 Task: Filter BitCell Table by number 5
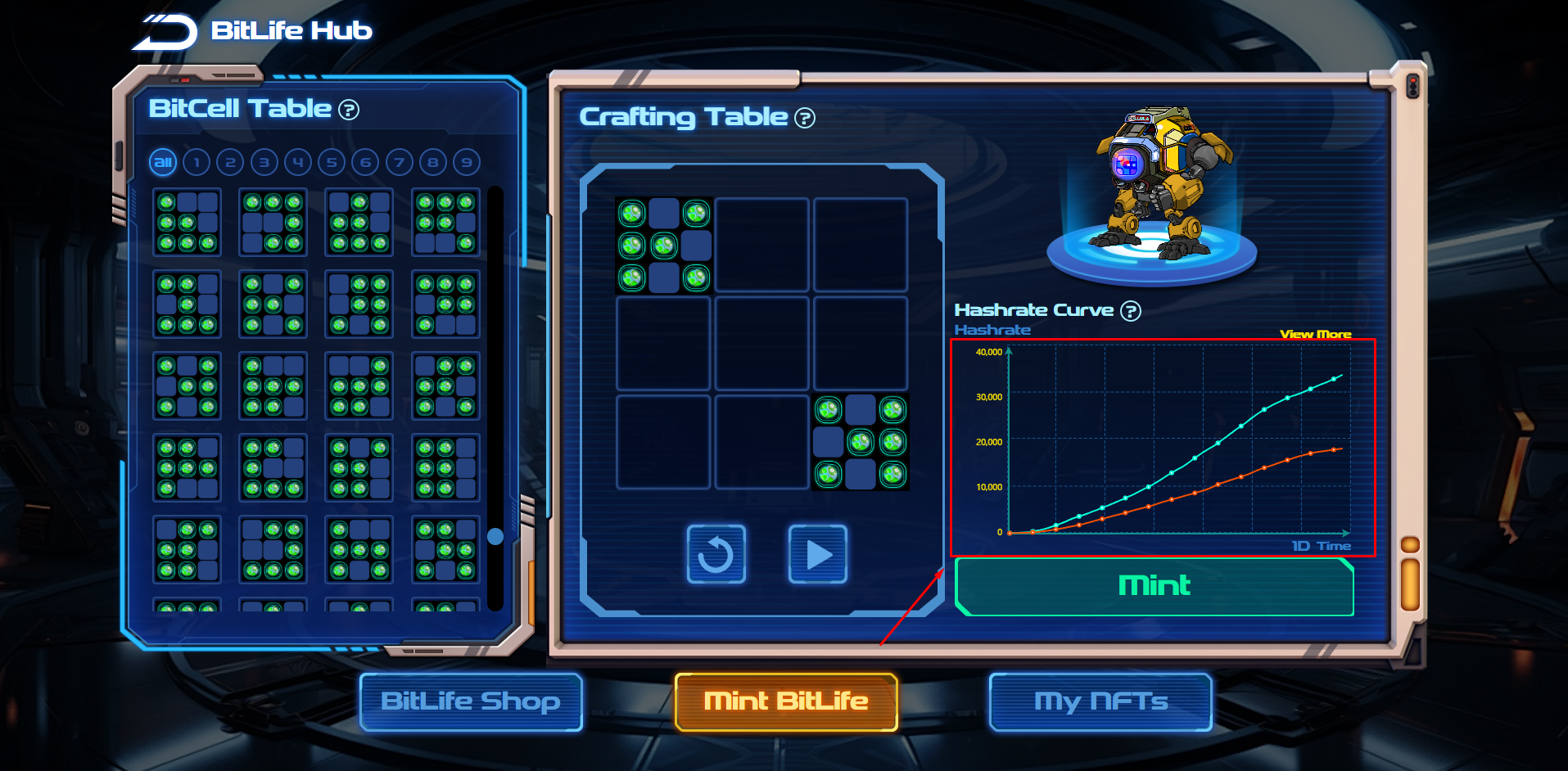[x=332, y=162]
